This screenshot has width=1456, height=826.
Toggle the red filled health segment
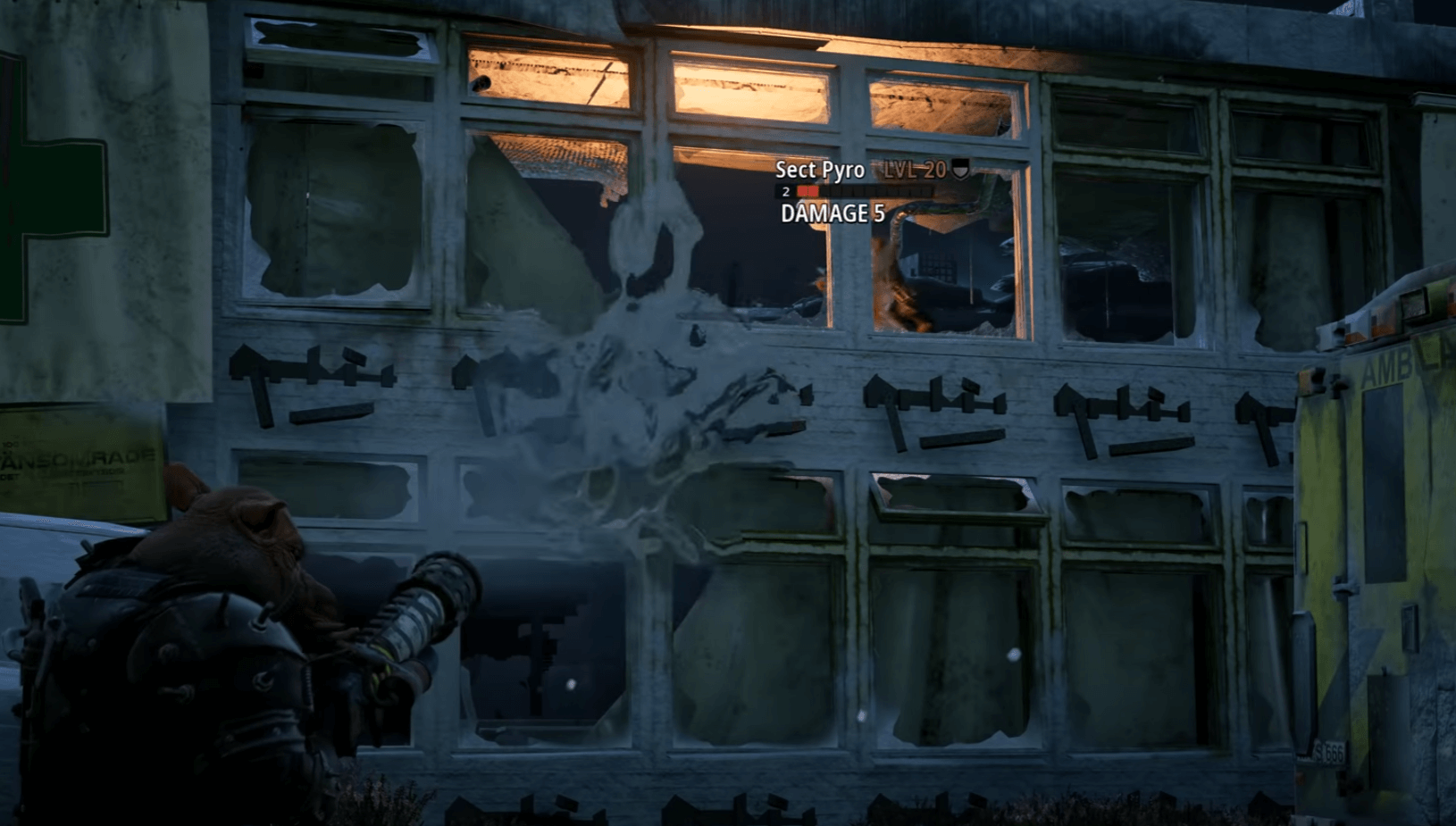coord(807,191)
